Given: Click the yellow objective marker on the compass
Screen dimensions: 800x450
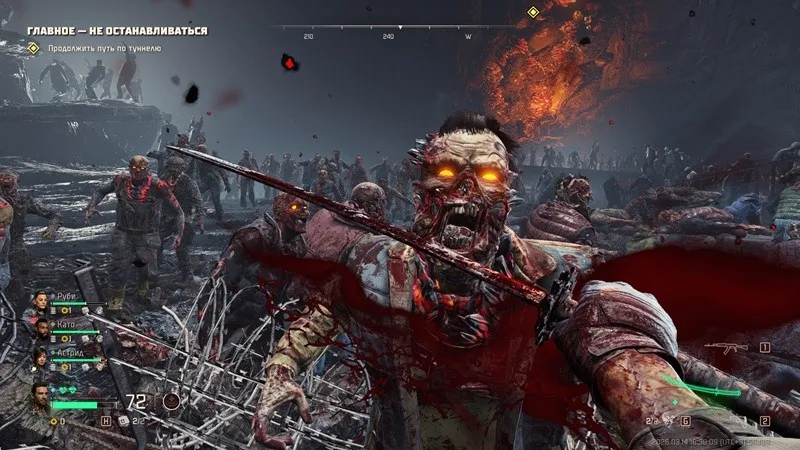Looking at the screenshot, I should pos(533,13).
